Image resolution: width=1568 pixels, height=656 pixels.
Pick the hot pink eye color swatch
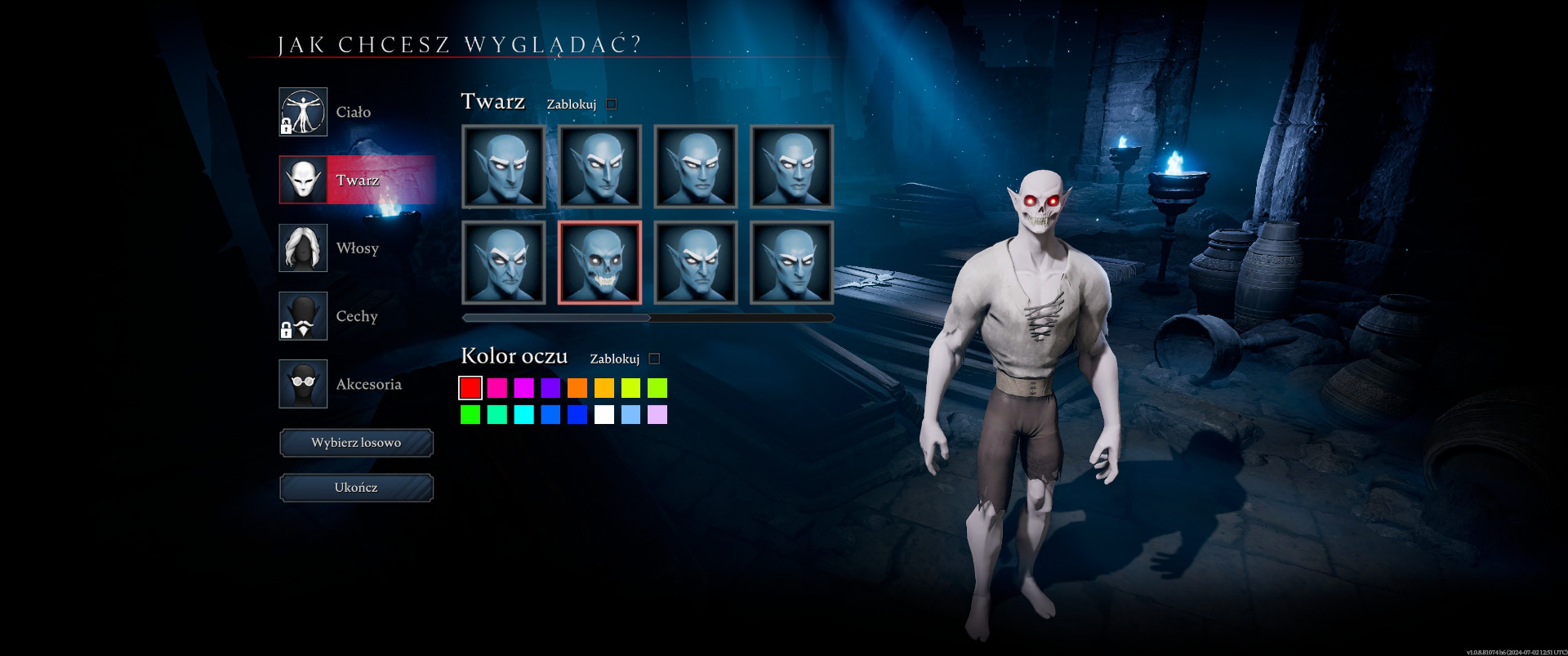(497, 387)
